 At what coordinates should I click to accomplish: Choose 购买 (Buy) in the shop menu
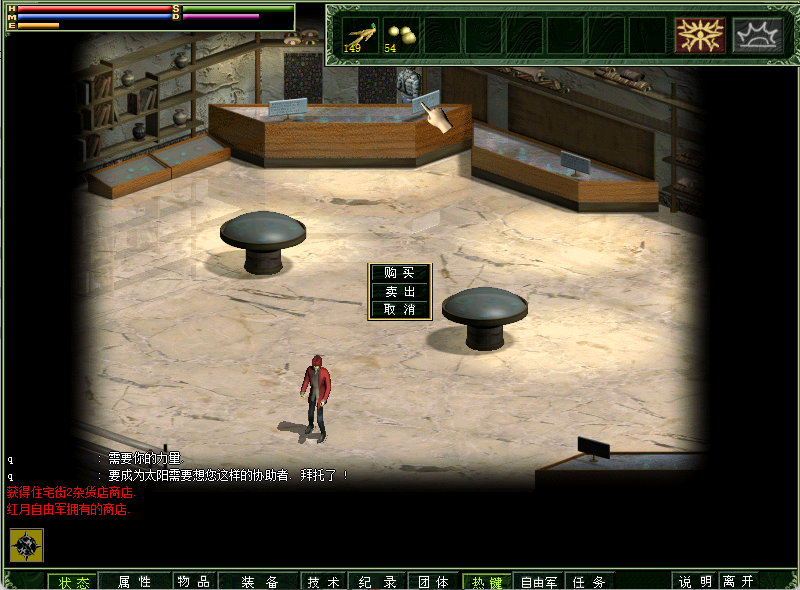tap(400, 273)
